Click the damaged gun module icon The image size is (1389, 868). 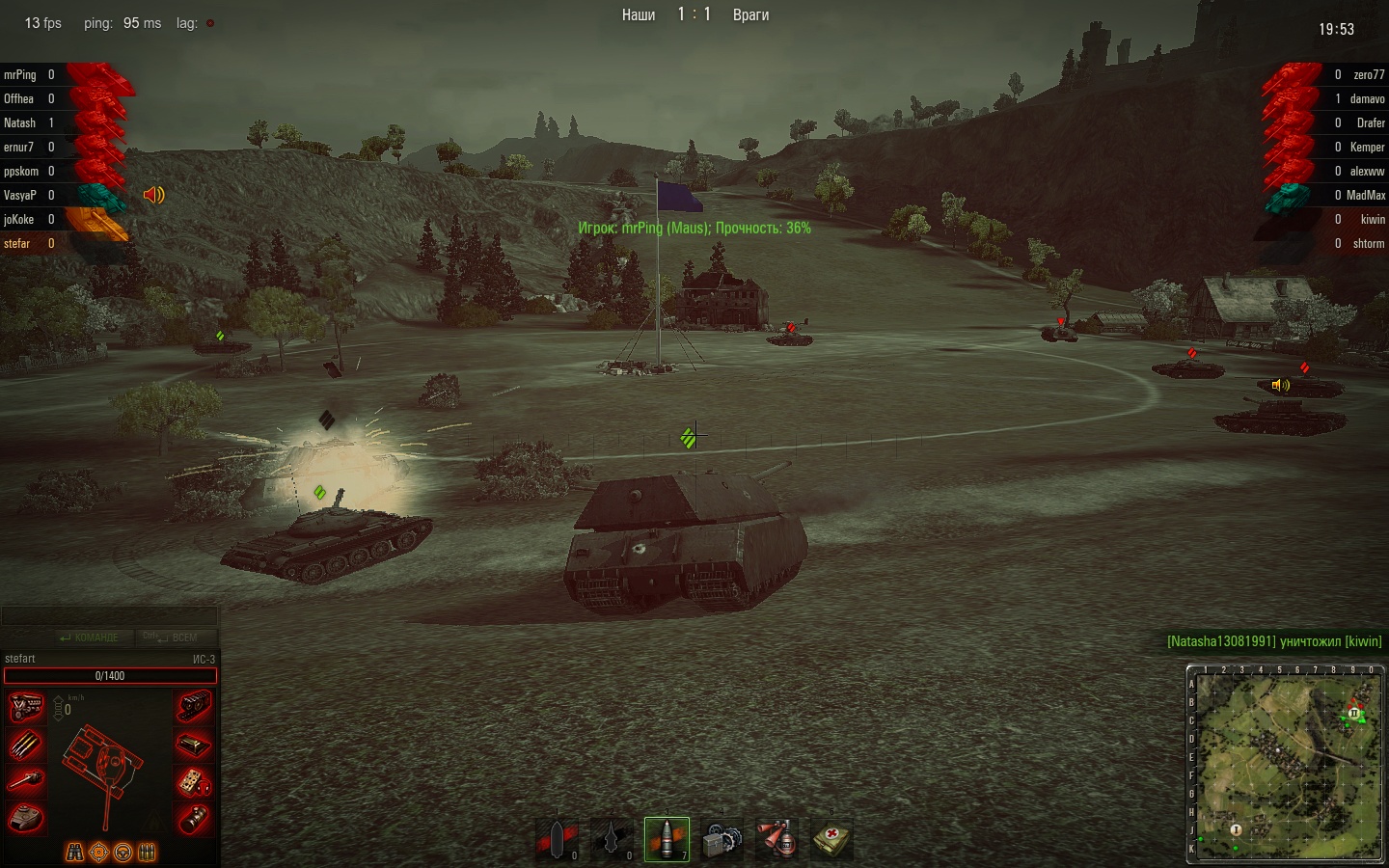pyautogui.click(x=26, y=781)
